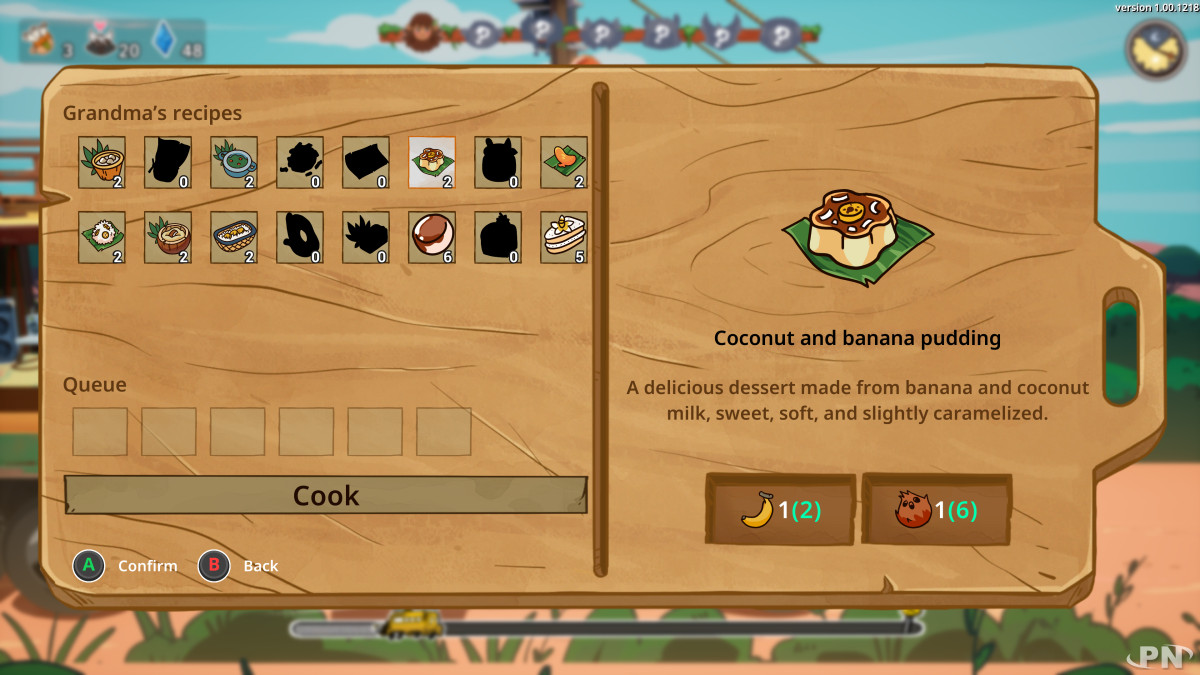The width and height of the screenshot is (1200, 675).
Task: Click the Cook button
Action: [x=326, y=496]
